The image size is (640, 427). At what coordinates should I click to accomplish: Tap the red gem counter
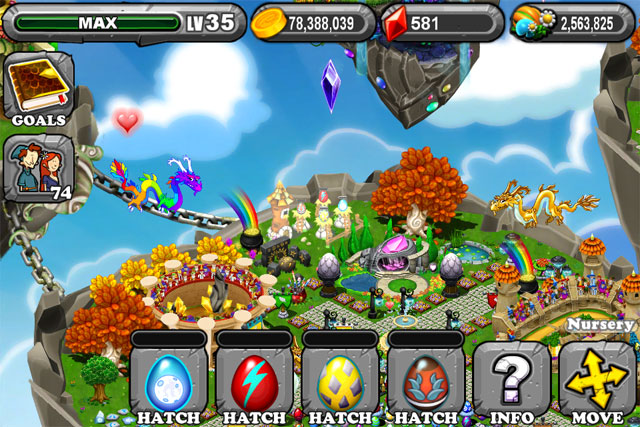pos(438,22)
